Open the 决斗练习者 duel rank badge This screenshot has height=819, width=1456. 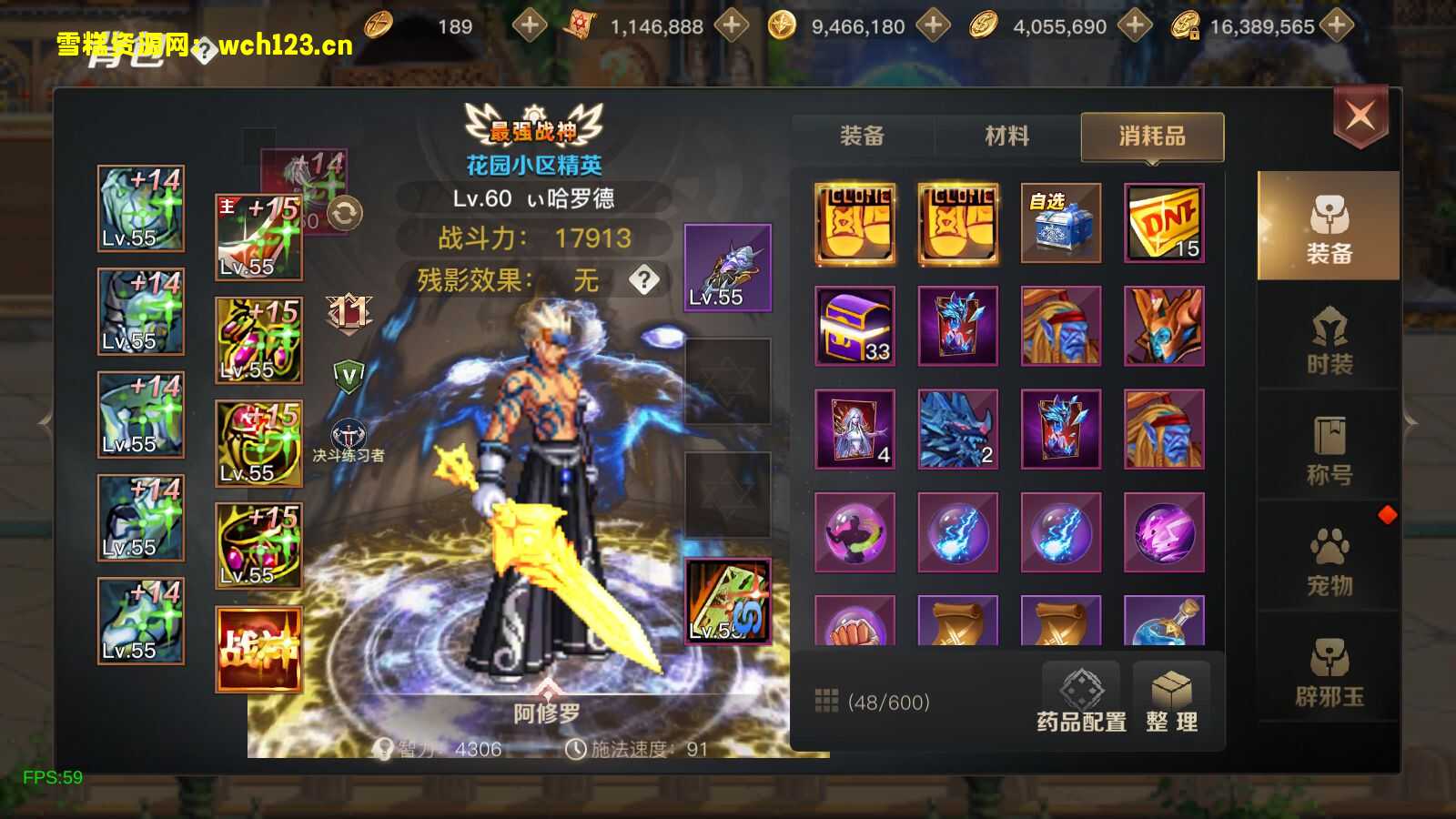click(348, 440)
